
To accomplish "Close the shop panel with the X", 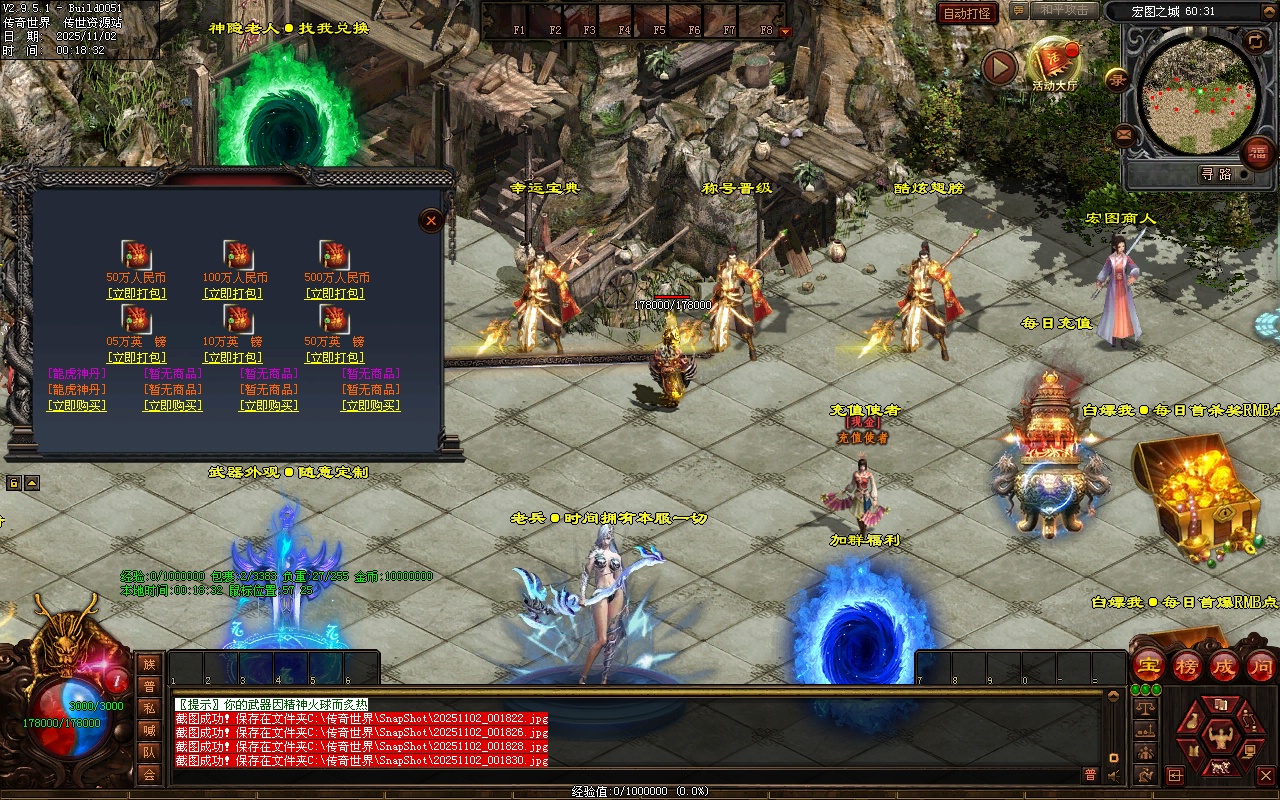I will (x=431, y=221).
